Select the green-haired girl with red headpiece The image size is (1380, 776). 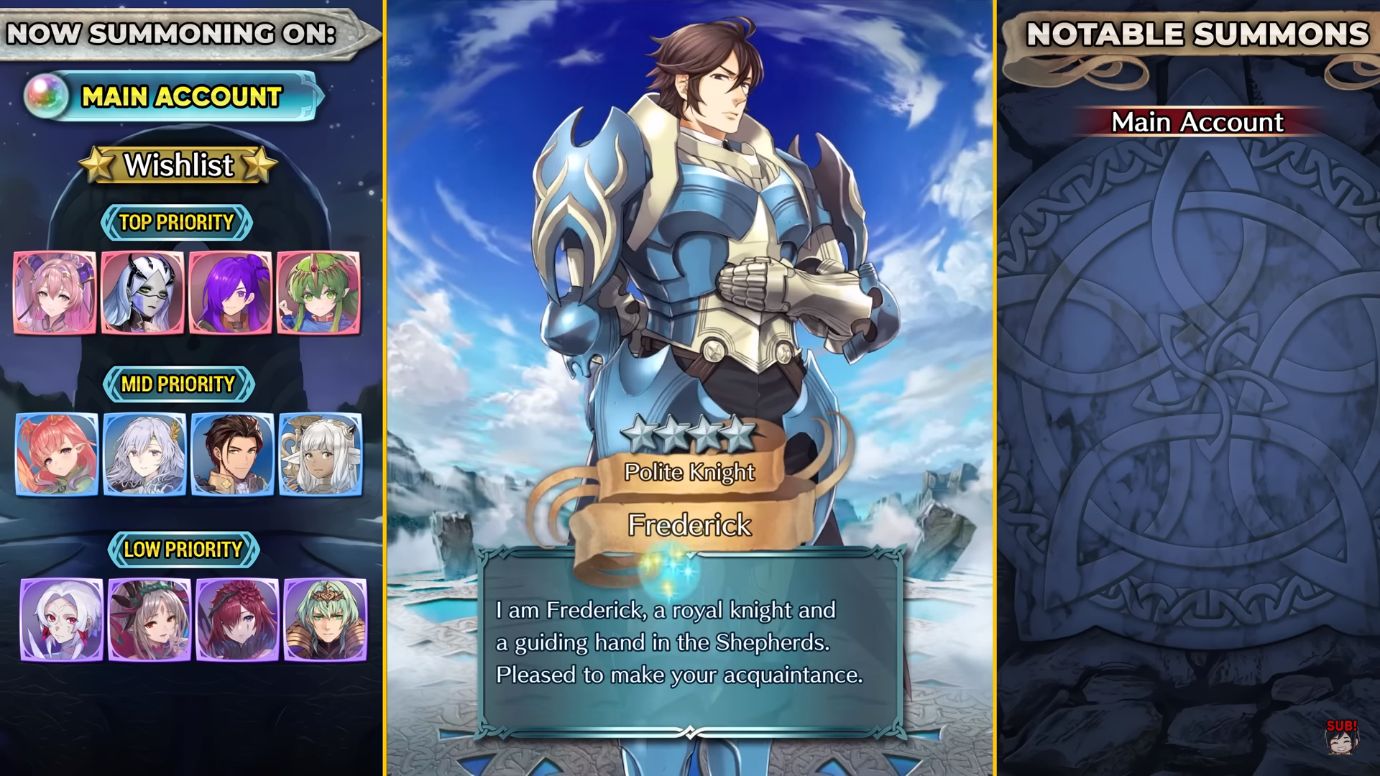tap(318, 292)
